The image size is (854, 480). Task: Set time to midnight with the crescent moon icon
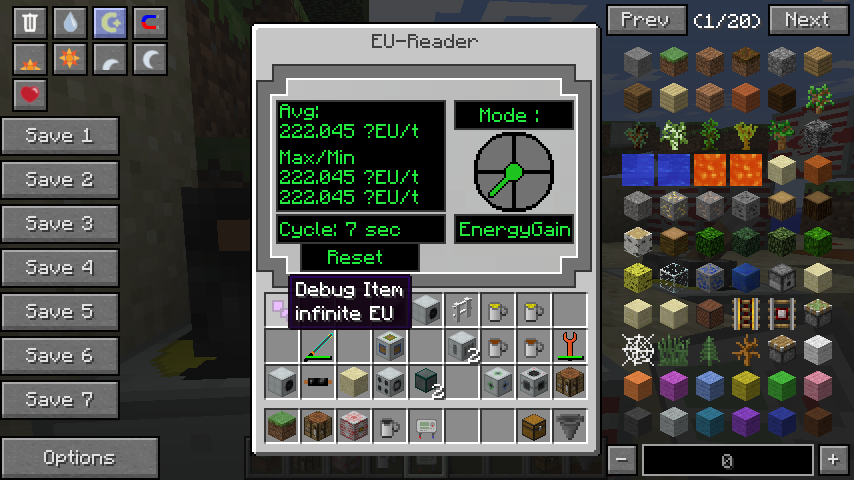click(150, 59)
